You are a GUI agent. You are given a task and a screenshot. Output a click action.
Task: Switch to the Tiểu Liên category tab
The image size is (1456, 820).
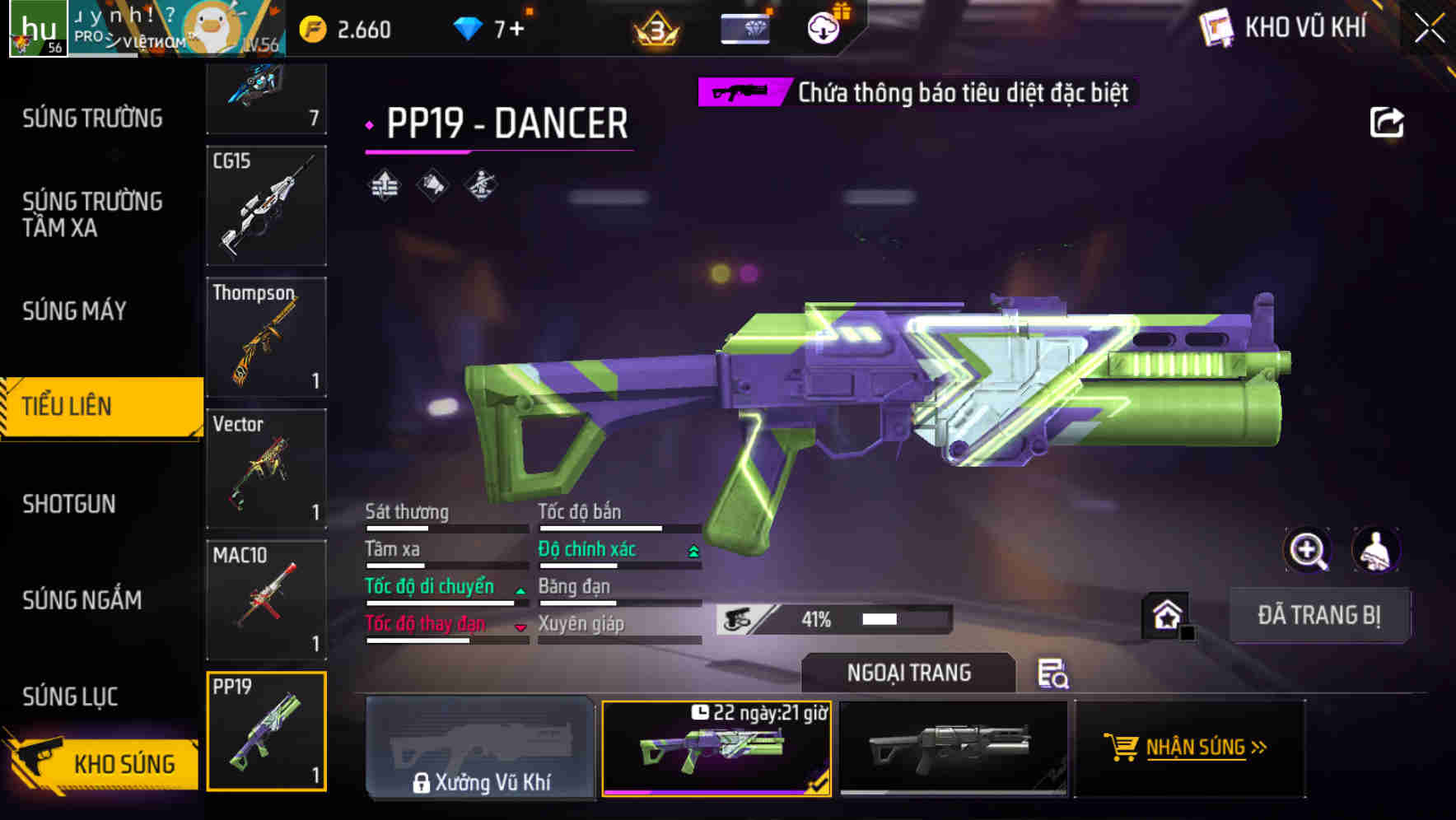pos(91,406)
